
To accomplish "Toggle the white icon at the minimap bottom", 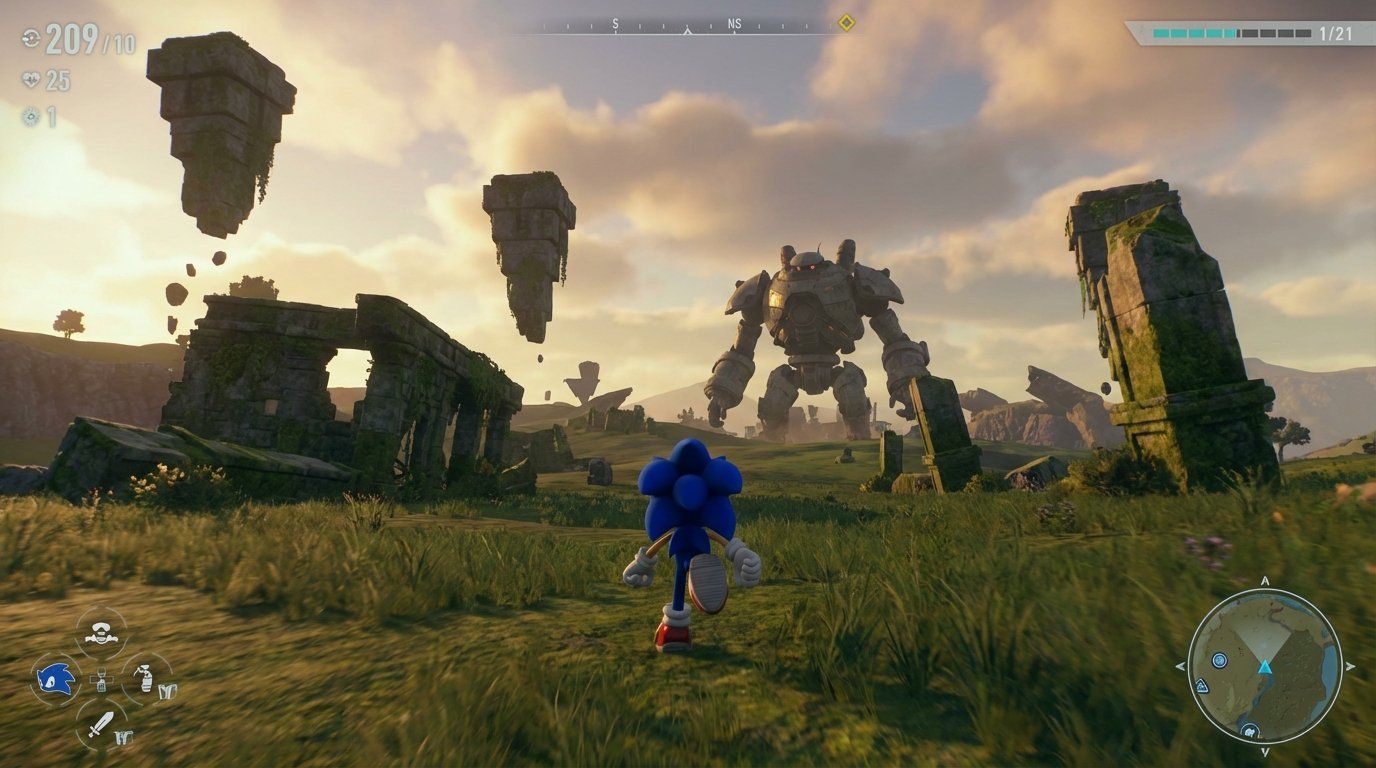I will tap(1250, 732).
